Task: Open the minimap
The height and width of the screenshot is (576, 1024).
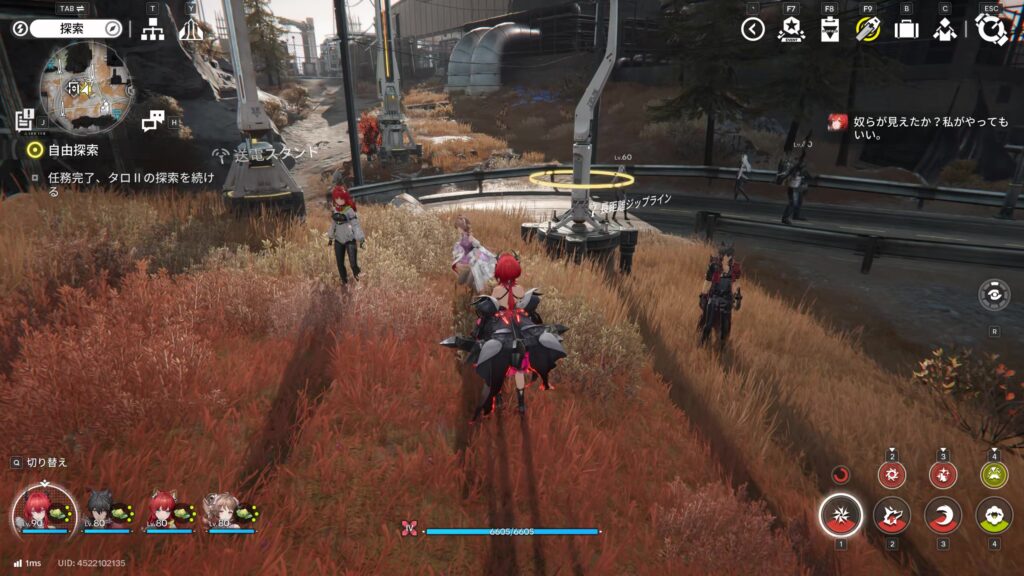Action: [x=85, y=88]
